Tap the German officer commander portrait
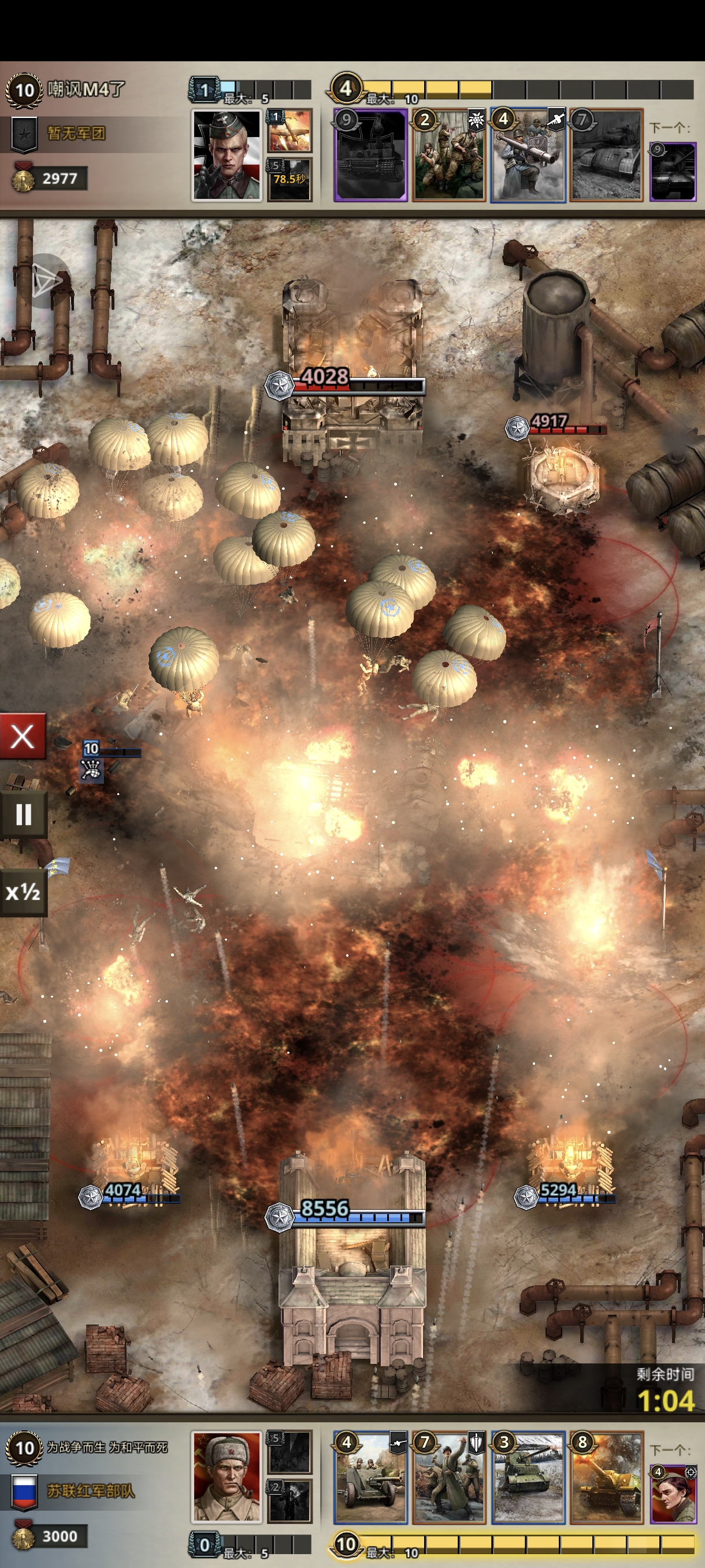Screen dimensions: 705x1568 [x=227, y=155]
